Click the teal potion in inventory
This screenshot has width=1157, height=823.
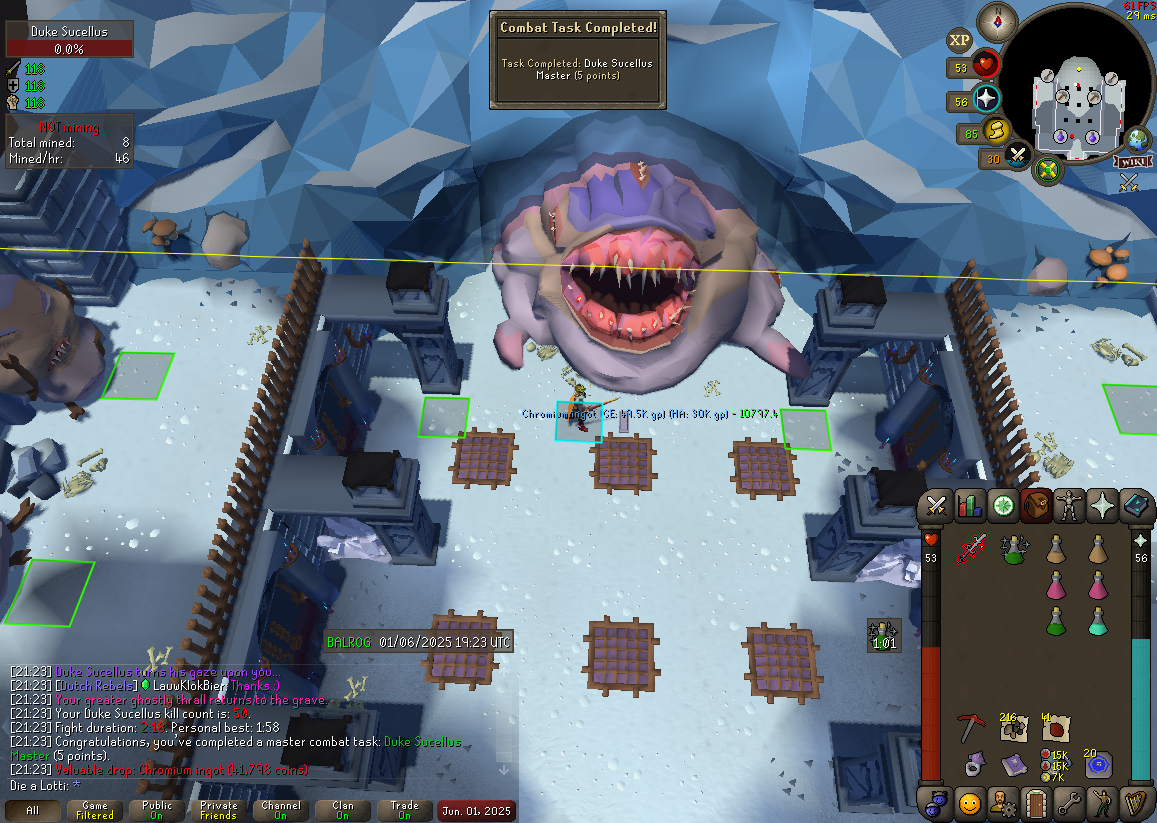pyautogui.click(x=1097, y=621)
